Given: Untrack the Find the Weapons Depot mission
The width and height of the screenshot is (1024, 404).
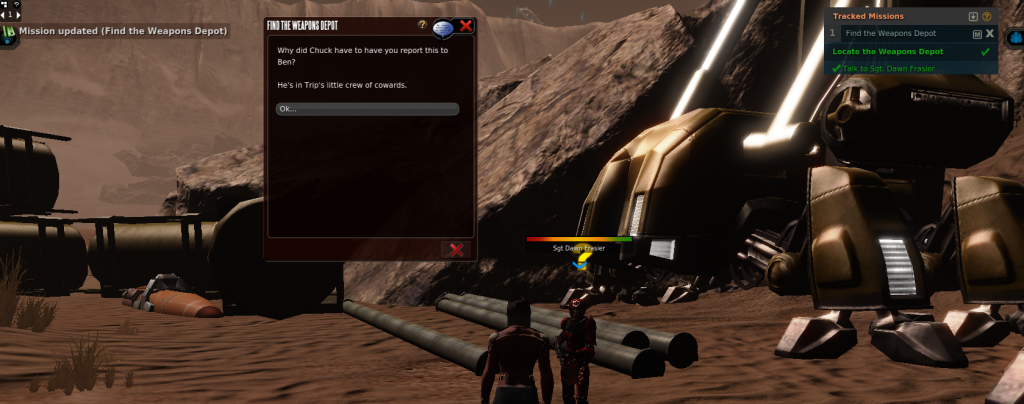Looking at the screenshot, I should pos(989,34).
